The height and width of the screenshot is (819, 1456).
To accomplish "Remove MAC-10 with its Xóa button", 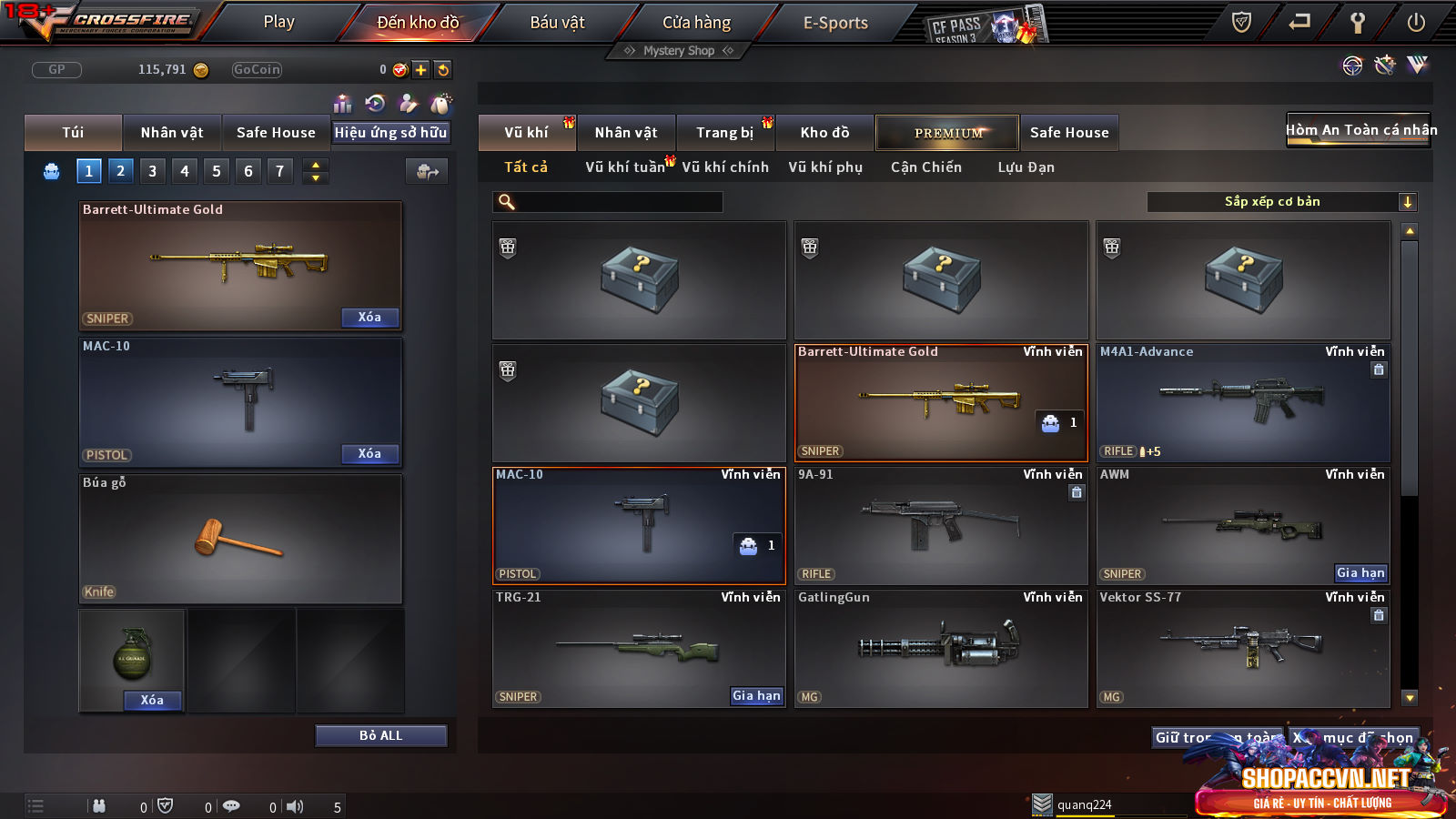I will pos(369,453).
